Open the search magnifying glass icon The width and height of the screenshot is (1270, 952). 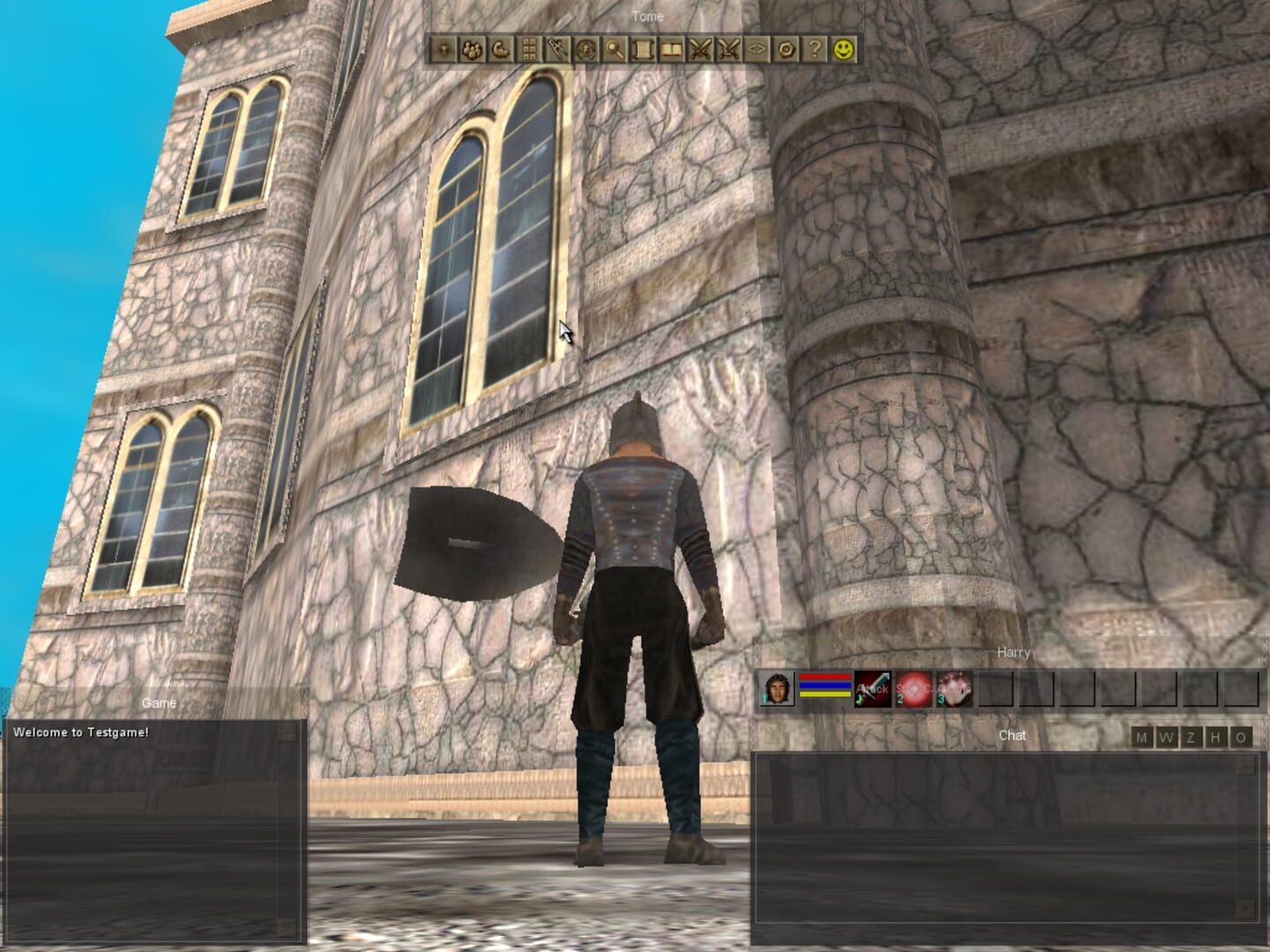click(x=612, y=50)
